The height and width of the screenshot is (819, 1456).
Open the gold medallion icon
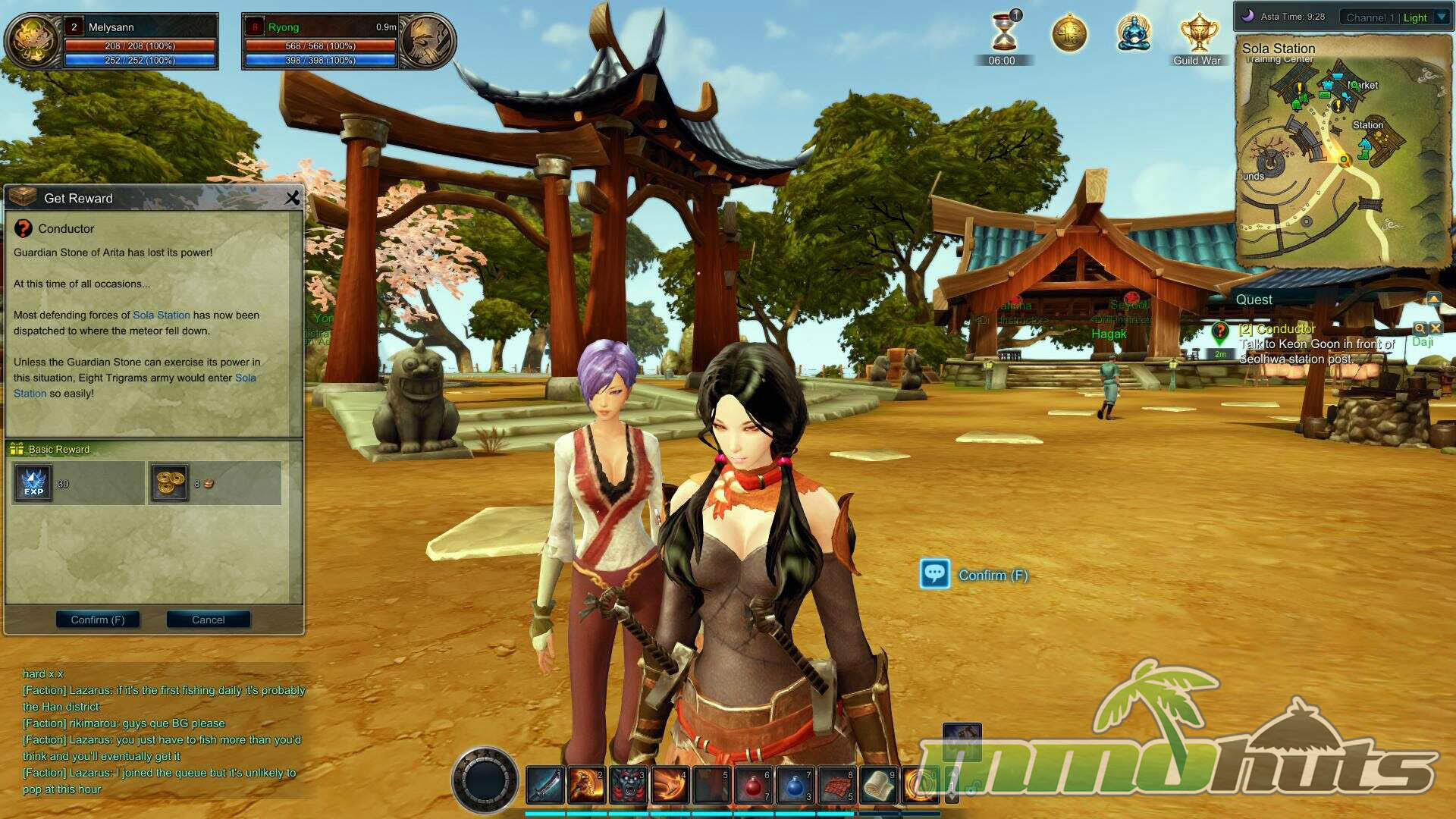click(1068, 34)
